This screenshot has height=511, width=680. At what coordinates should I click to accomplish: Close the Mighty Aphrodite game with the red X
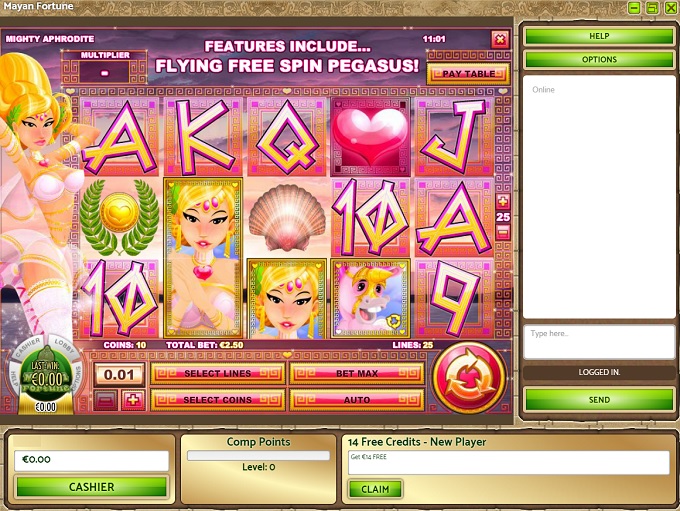(500, 39)
